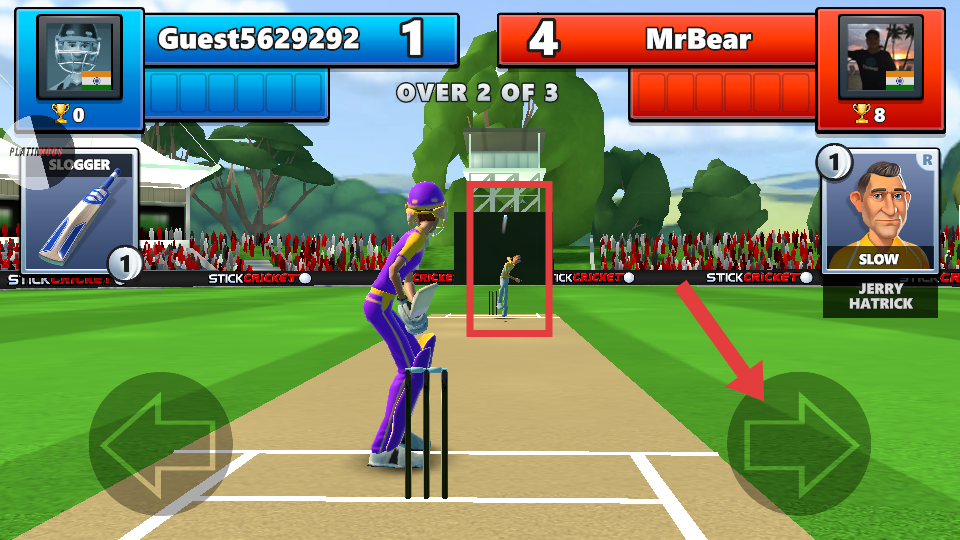The image size is (960, 540).
Task: Tap the left arrow swing button
Action: point(160,443)
